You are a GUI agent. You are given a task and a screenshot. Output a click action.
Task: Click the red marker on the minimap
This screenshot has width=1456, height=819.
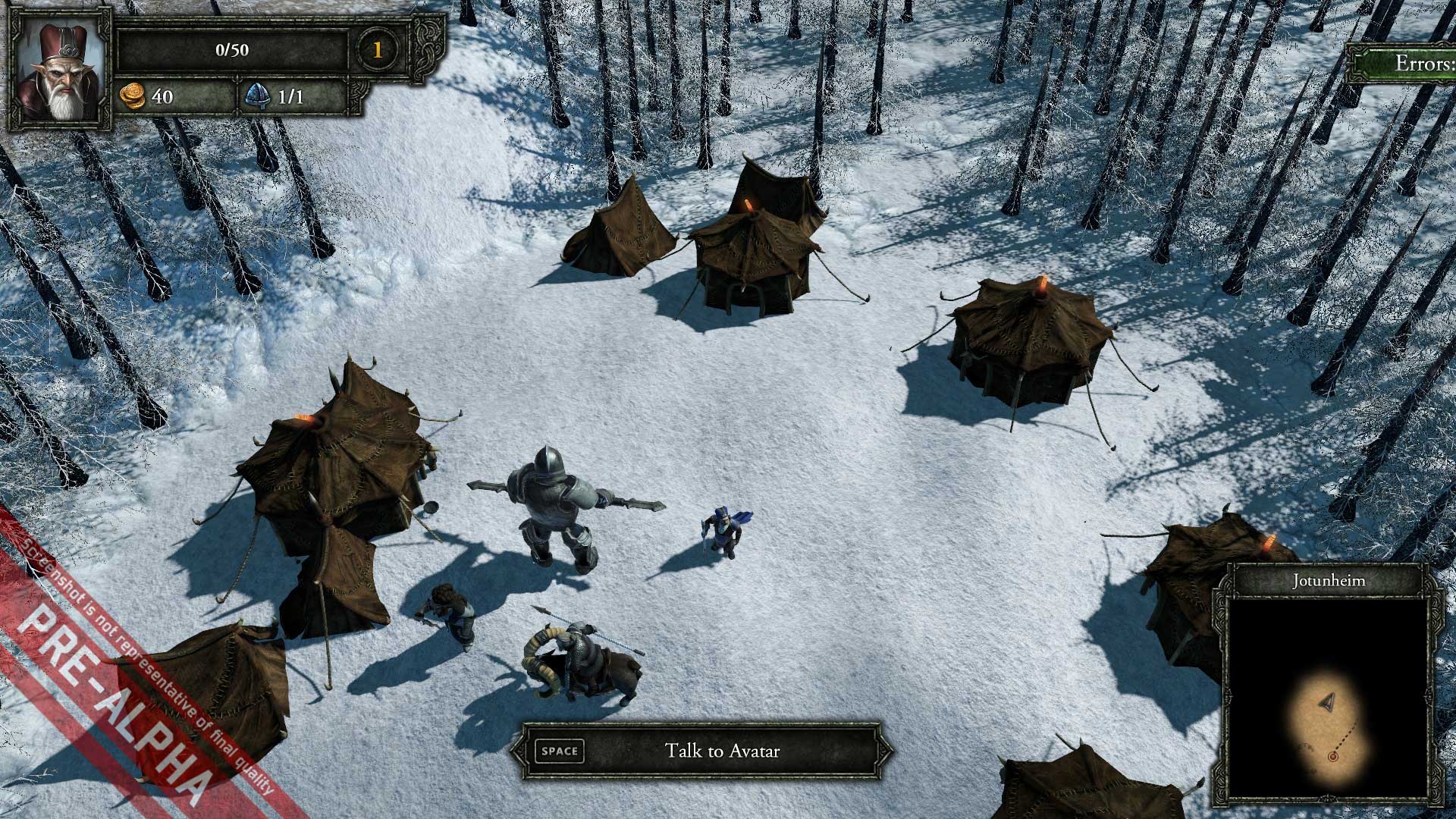click(x=1332, y=756)
